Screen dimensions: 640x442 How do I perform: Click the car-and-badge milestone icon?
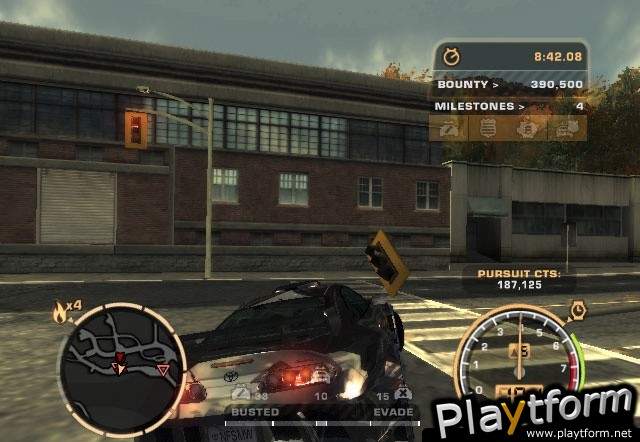(x=566, y=128)
